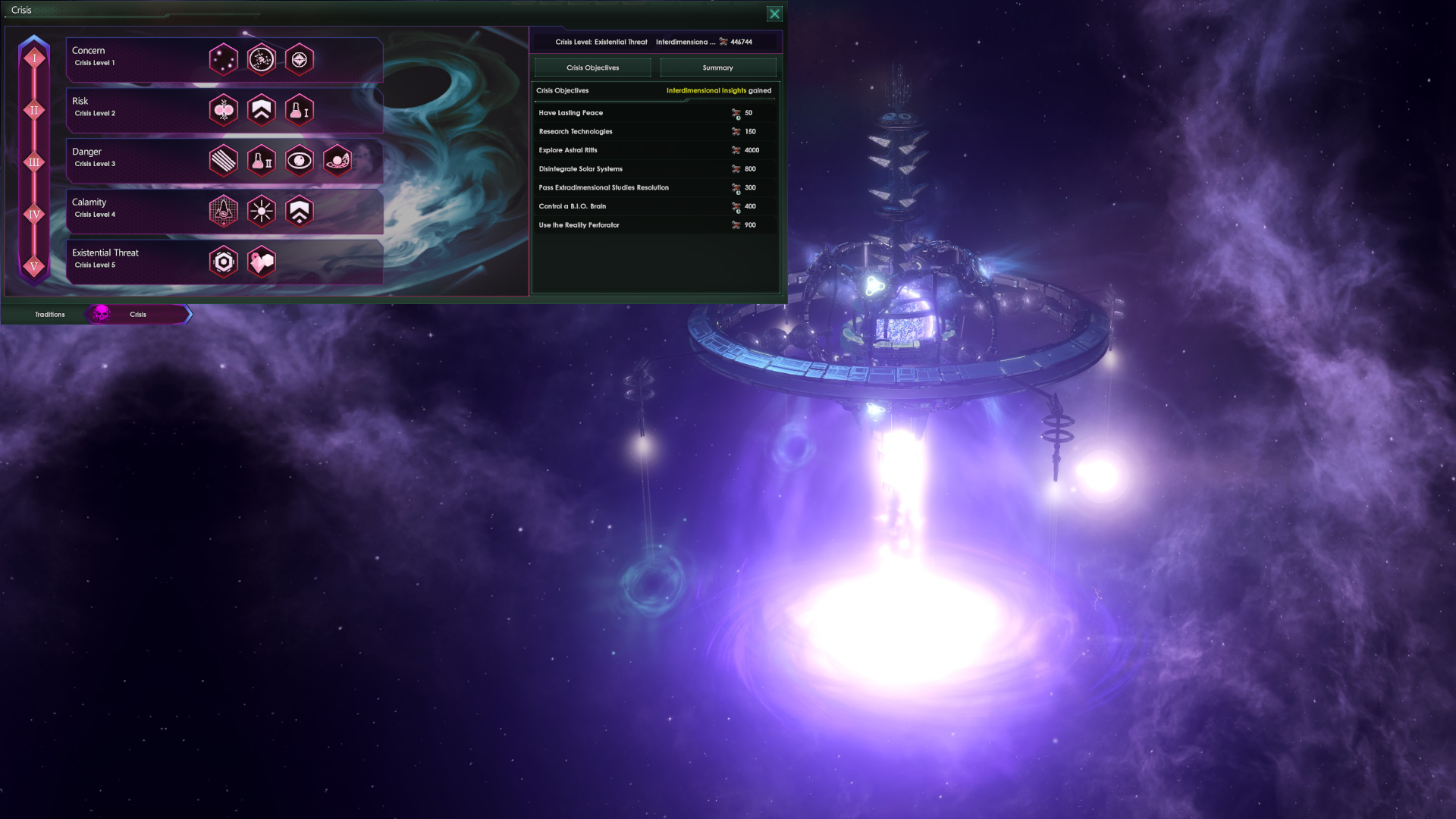Screen dimensions: 1456x819
Task: Select the Have Lasting Peace objective
Action: [x=654, y=113]
